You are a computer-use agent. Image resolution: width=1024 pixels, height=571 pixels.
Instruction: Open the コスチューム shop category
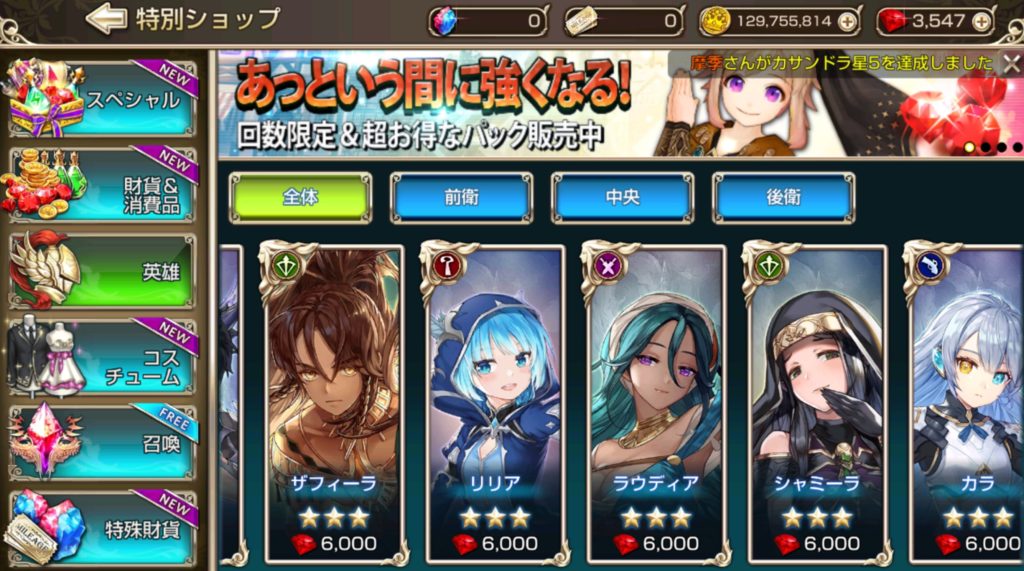coord(103,357)
